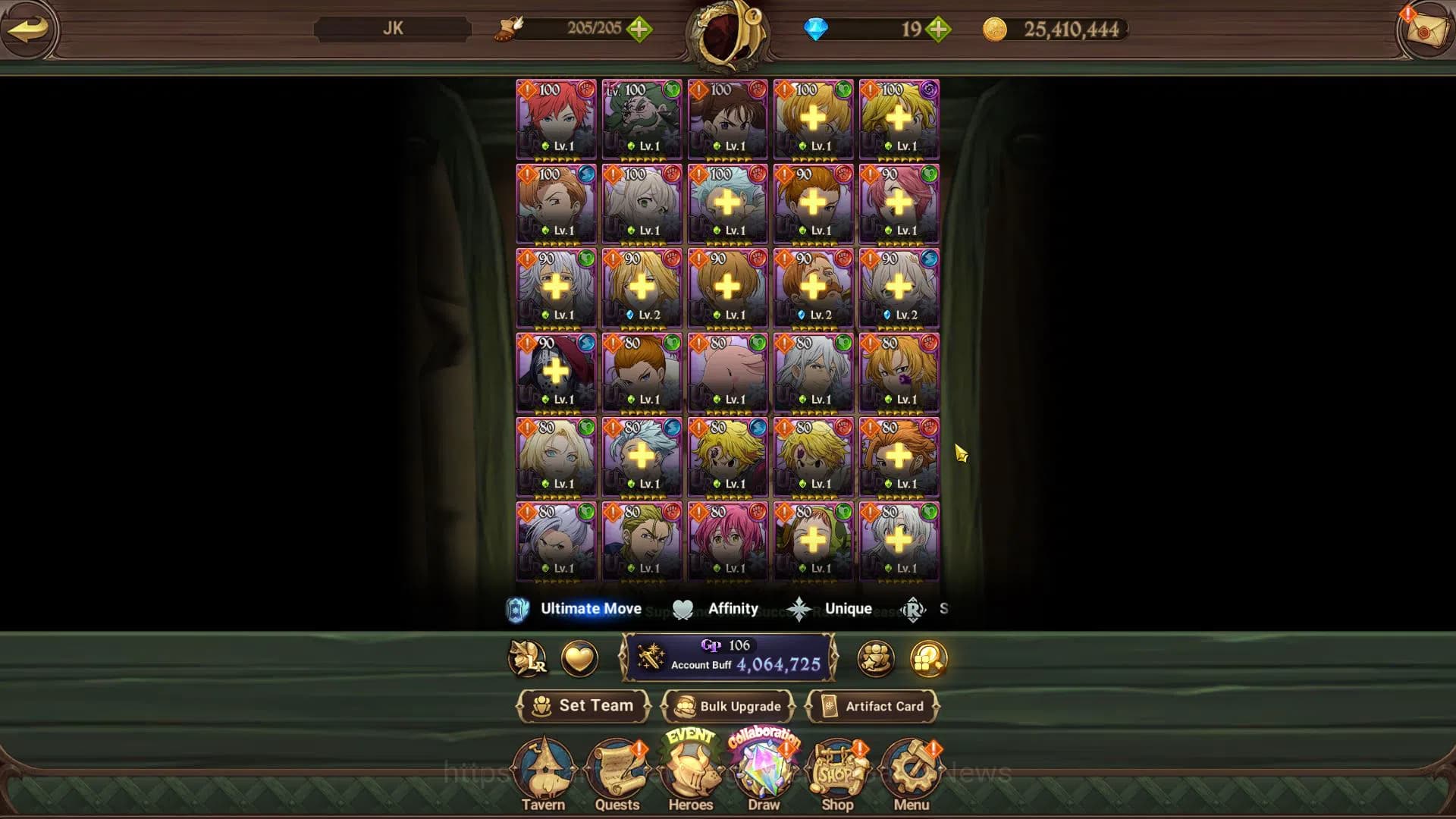Click the Account Buff GP display bar
The width and height of the screenshot is (1456, 819).
point(730,658)
